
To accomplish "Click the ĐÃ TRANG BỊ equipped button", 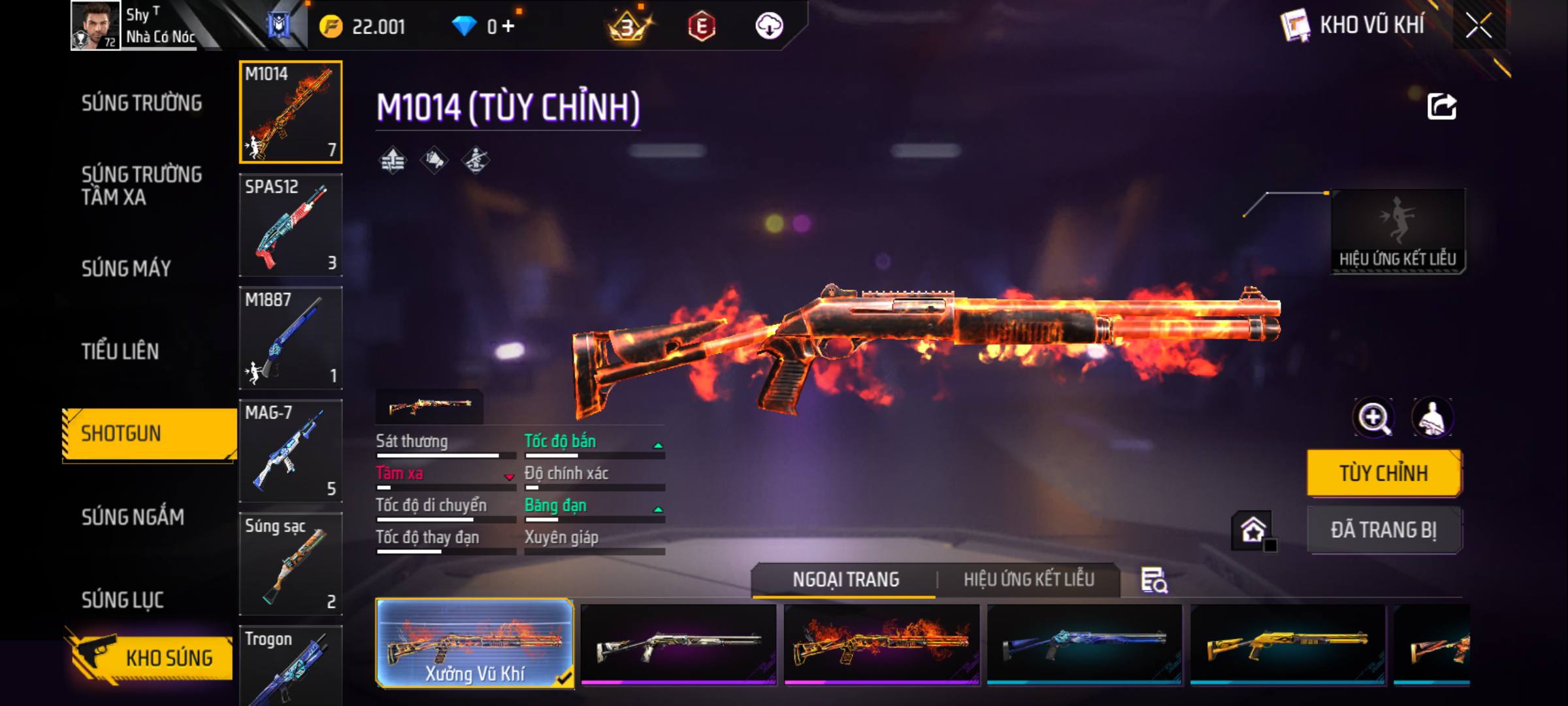I will click(x=1384, y=530).
